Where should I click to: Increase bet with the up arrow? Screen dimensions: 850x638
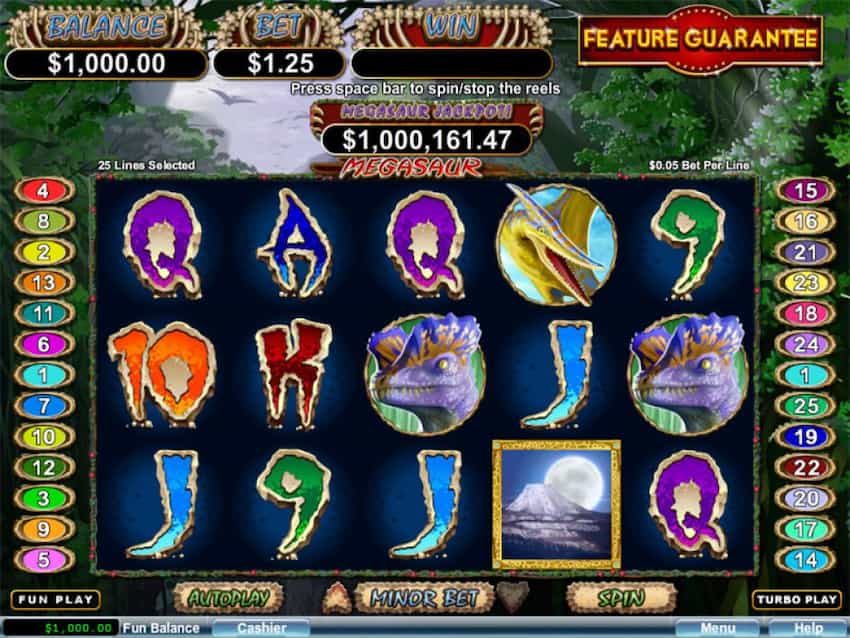(336, 598)
